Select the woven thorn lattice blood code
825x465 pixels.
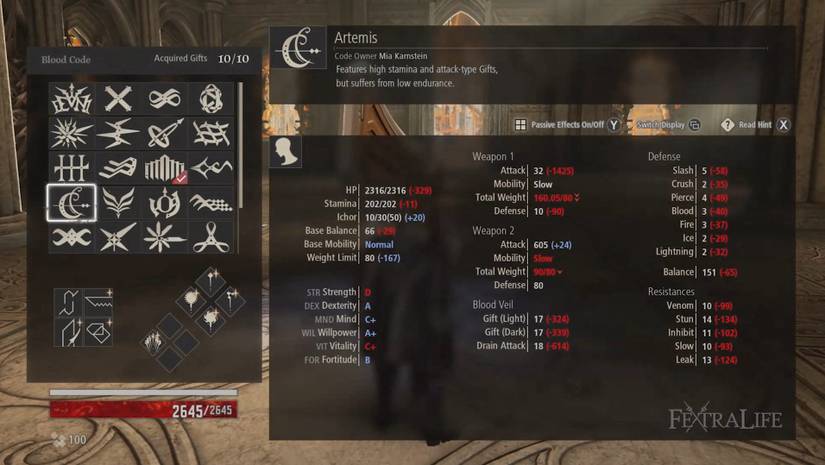pyautogui.click(x=210, y=133)
